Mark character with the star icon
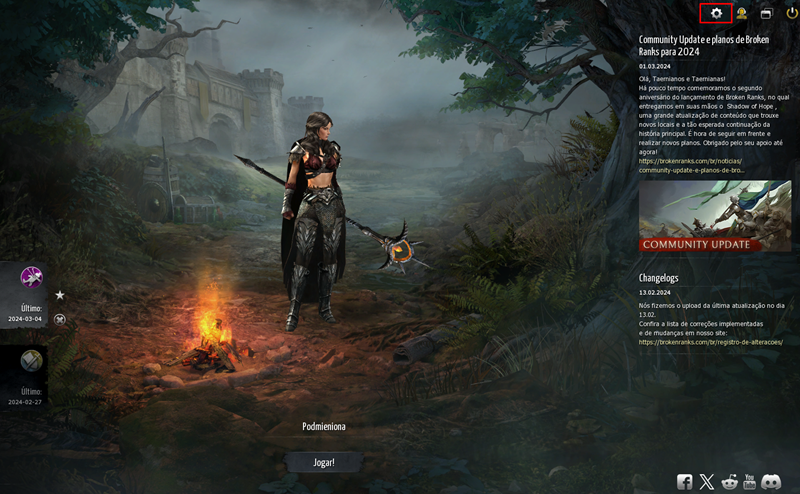Screen dimensions: 800x494 coord(60,295)
